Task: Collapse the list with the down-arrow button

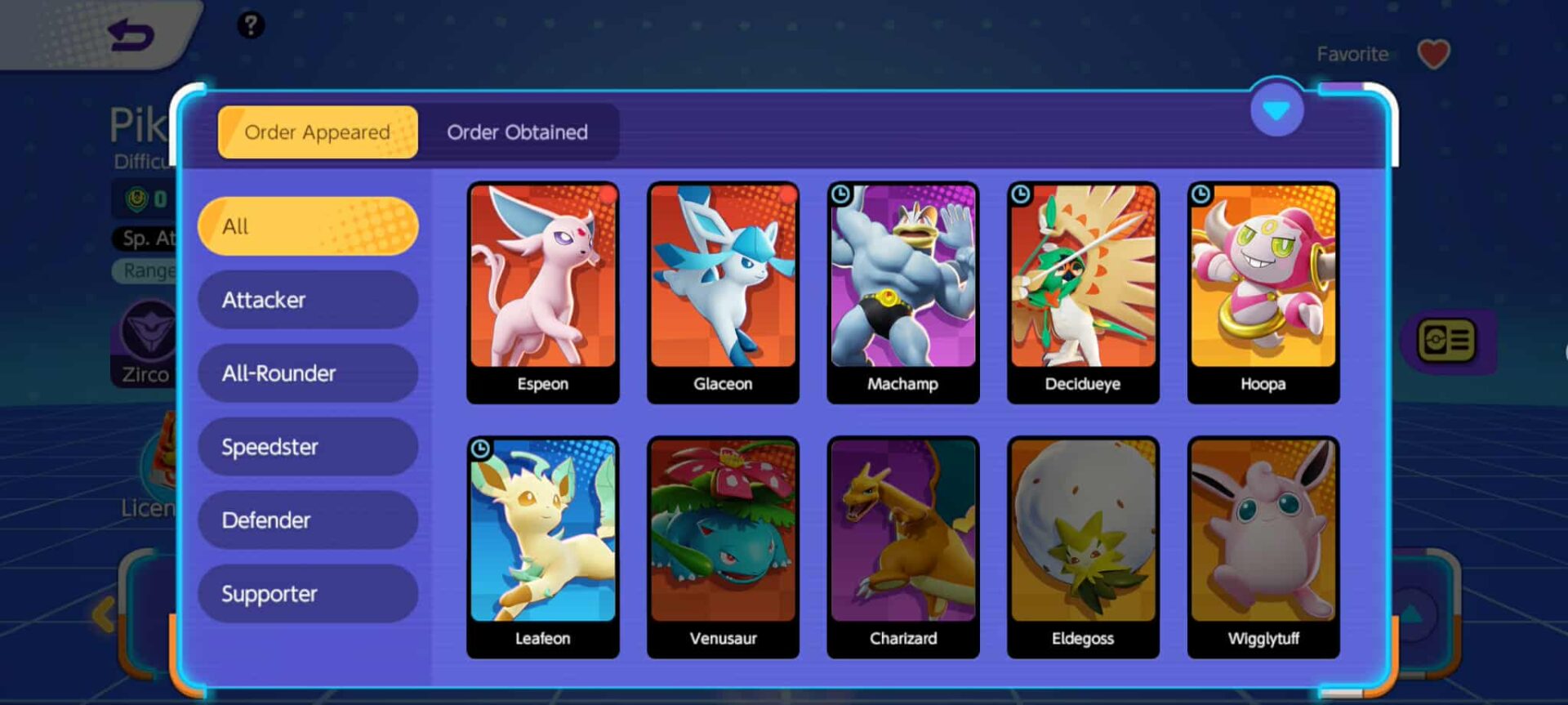Action: click(x=1276, y=109)
